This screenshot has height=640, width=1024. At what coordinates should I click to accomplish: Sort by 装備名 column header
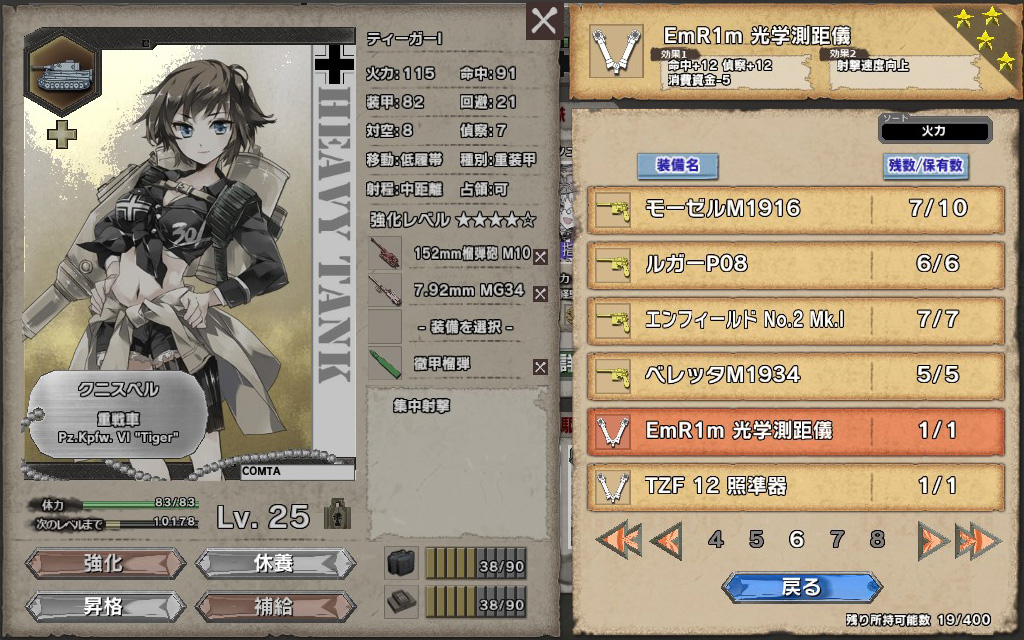click(677, 165)
